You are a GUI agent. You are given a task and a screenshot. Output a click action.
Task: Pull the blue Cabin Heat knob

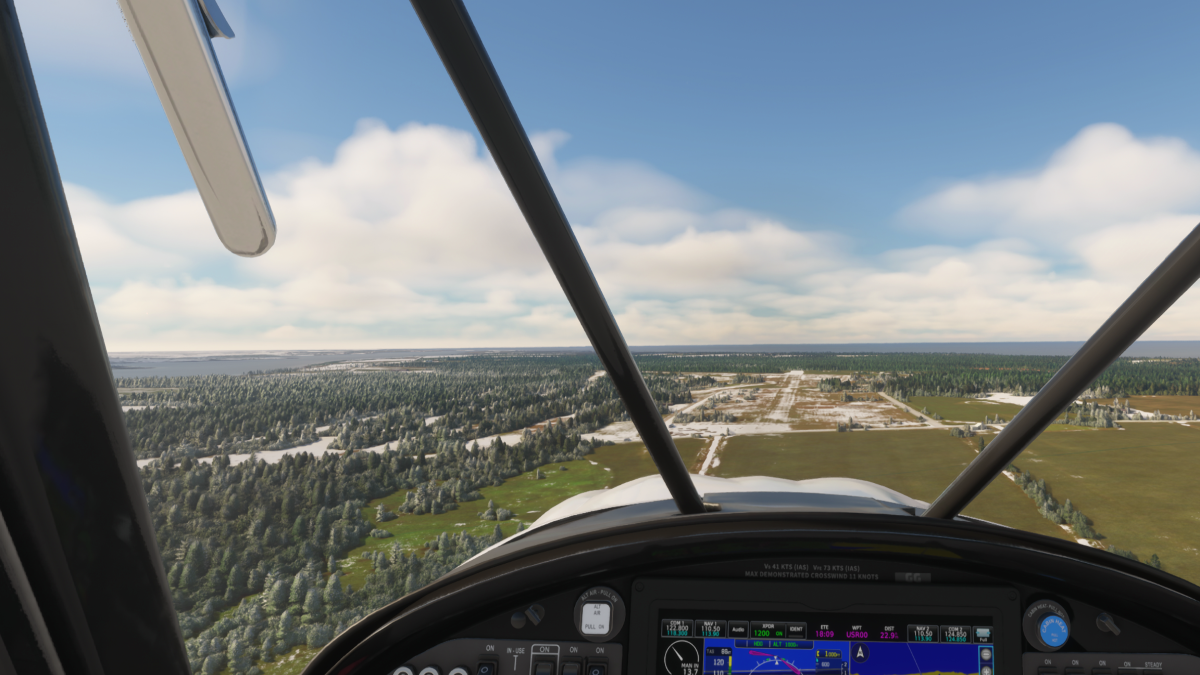click(x=1053, y=629)
